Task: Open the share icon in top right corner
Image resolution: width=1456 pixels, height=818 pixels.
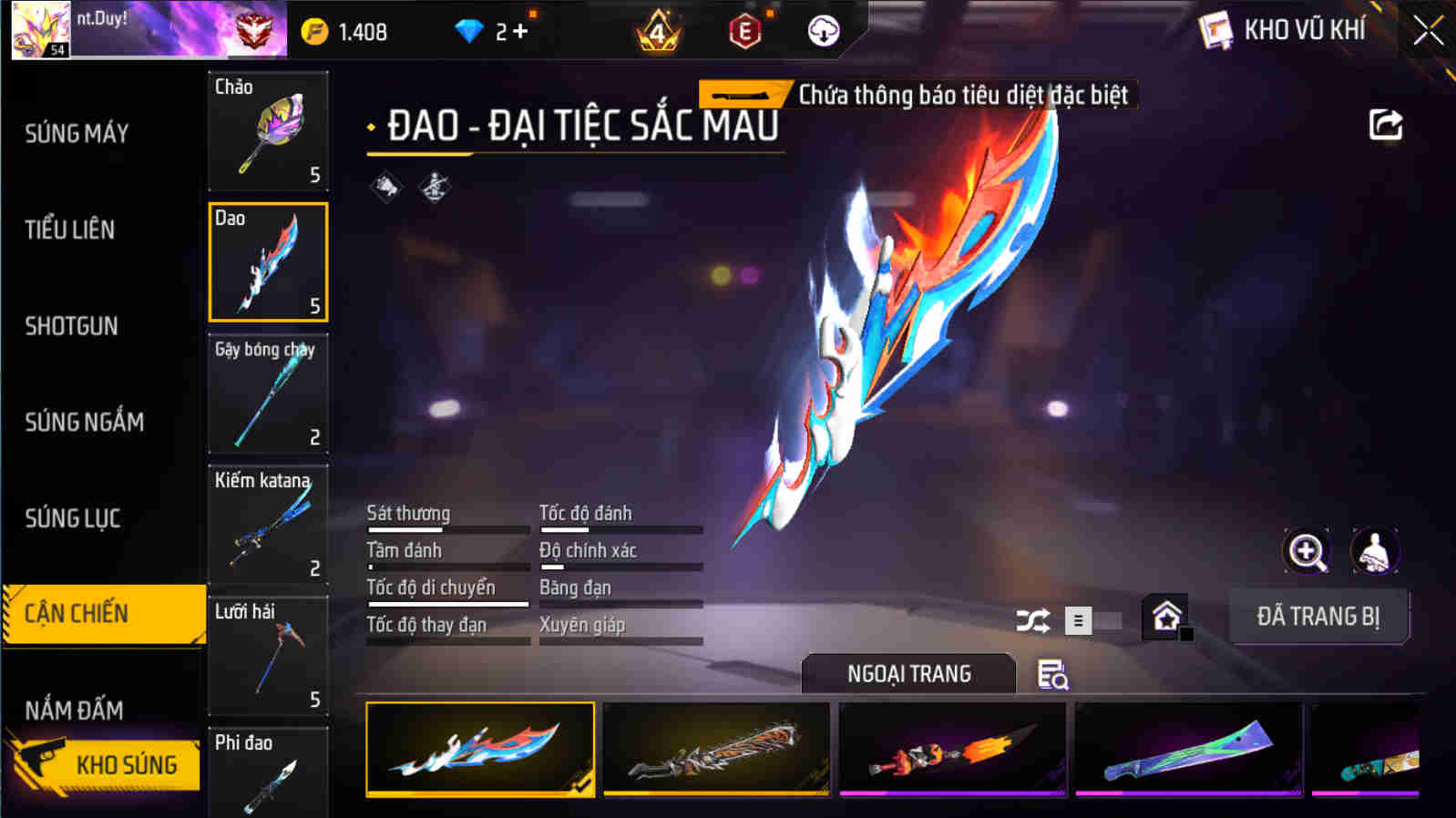Action: [1385, 125]
